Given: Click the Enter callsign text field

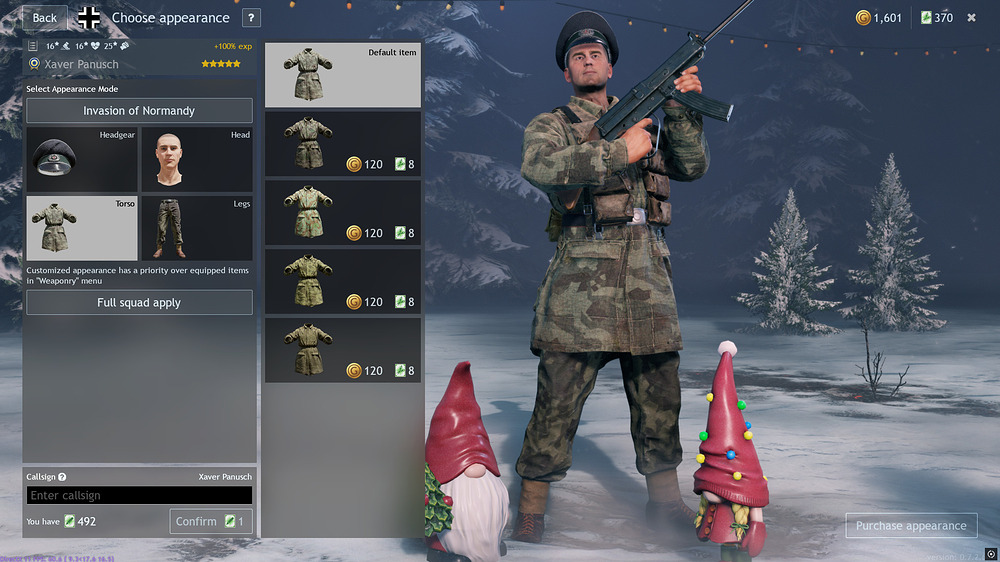Looking at the screenshot, I should [x=139, y=495].
